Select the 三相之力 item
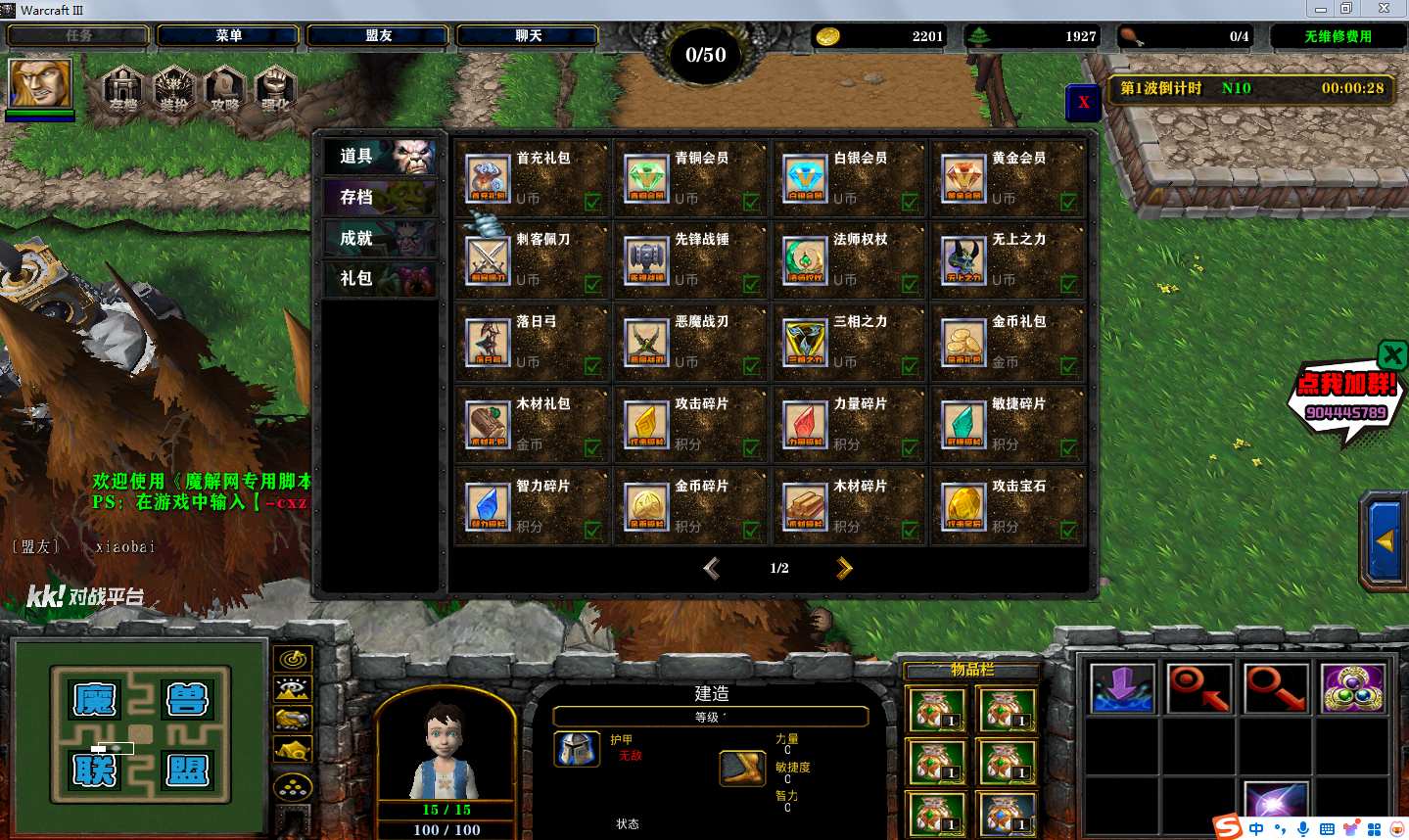 tap(849, 342)
